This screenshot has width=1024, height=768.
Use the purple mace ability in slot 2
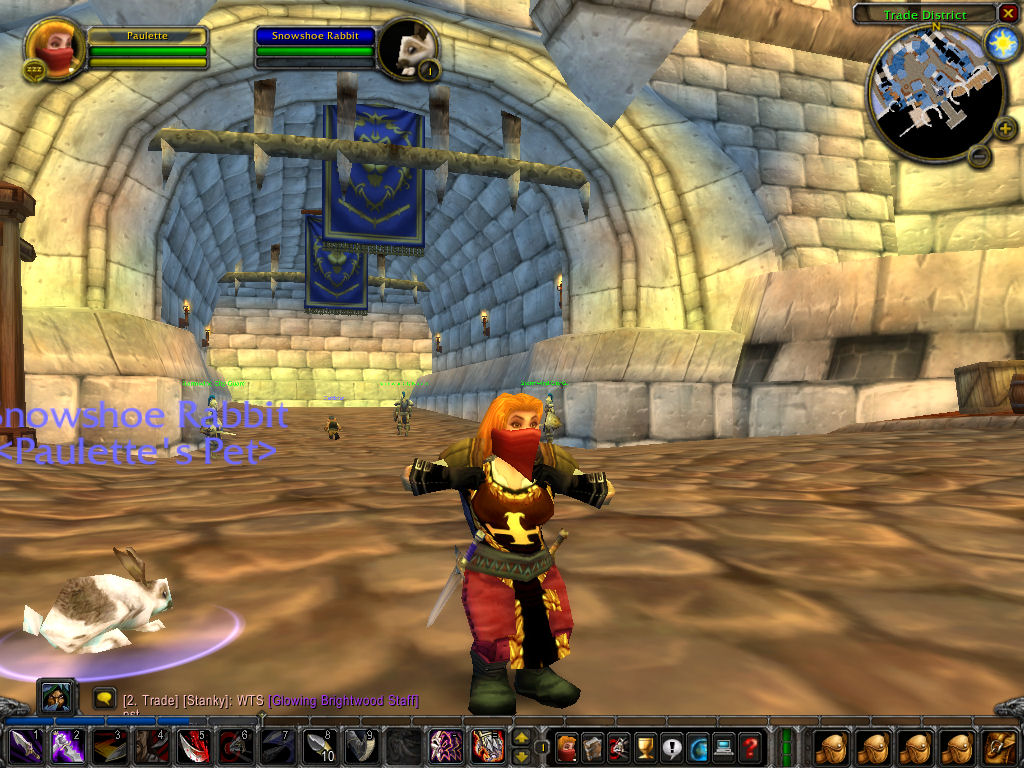[67, 746]
